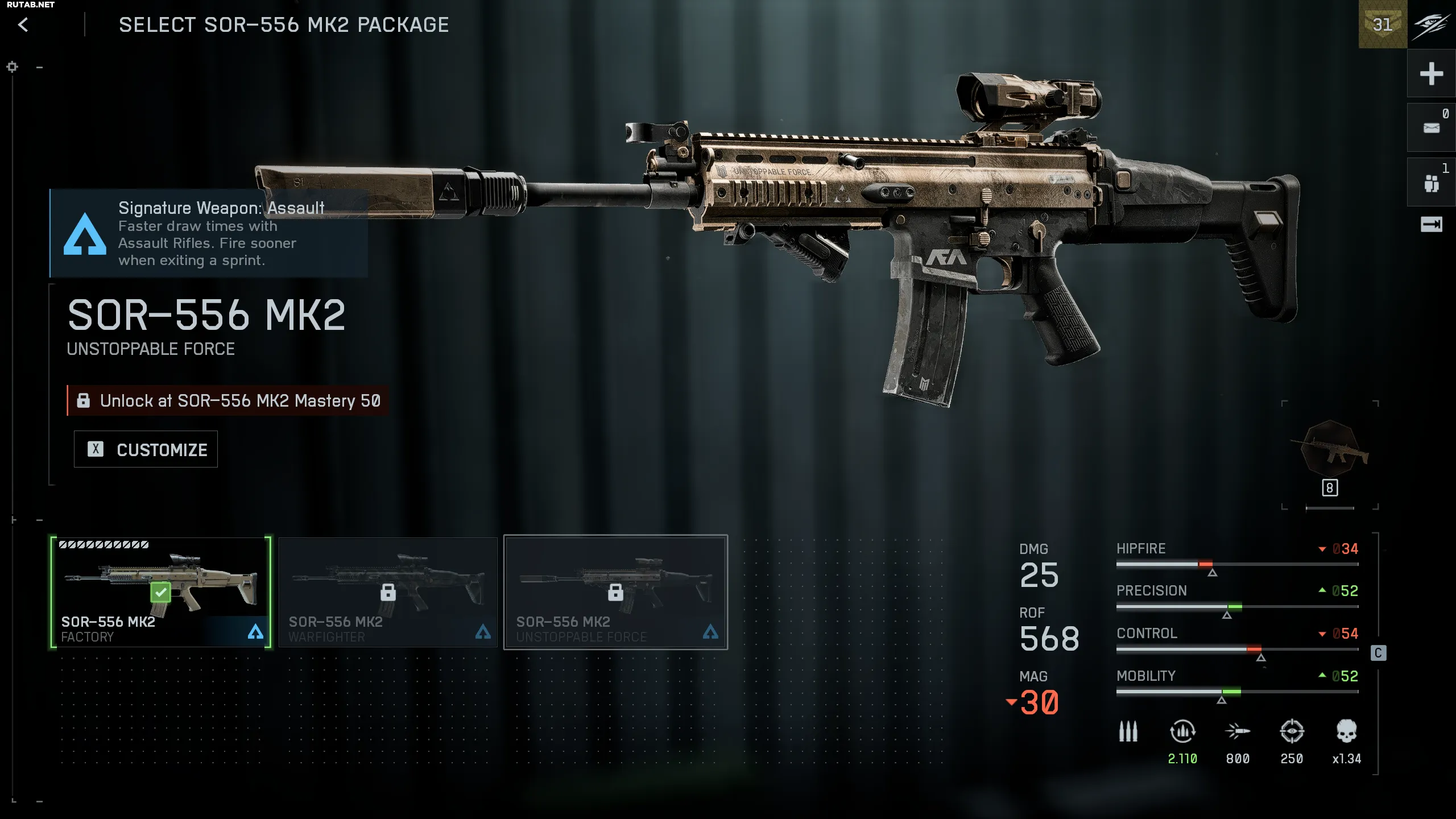Choose the locked Warfighter package

[x=388, y=591]
